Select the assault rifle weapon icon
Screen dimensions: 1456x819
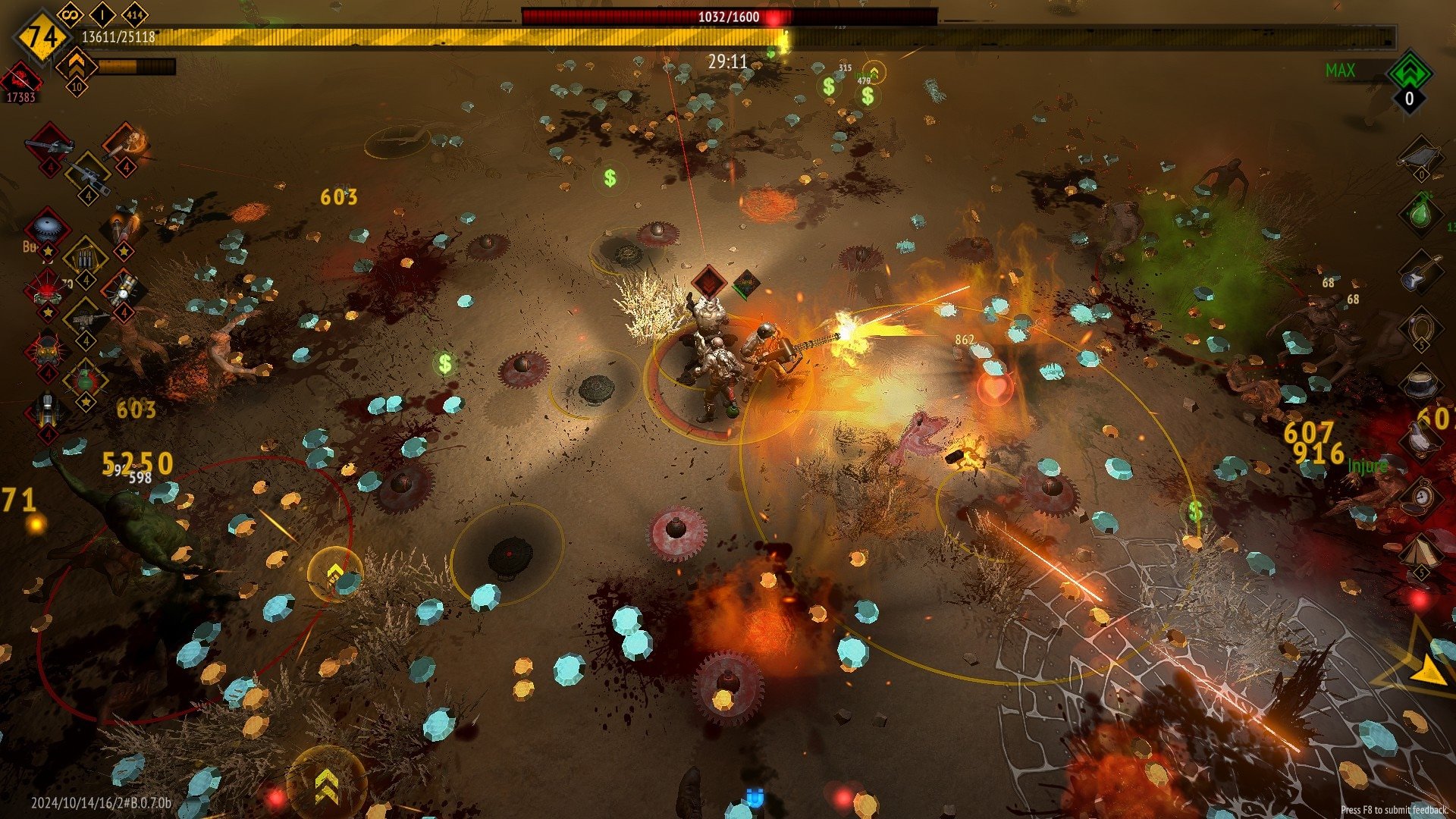[x=86, y=318]
